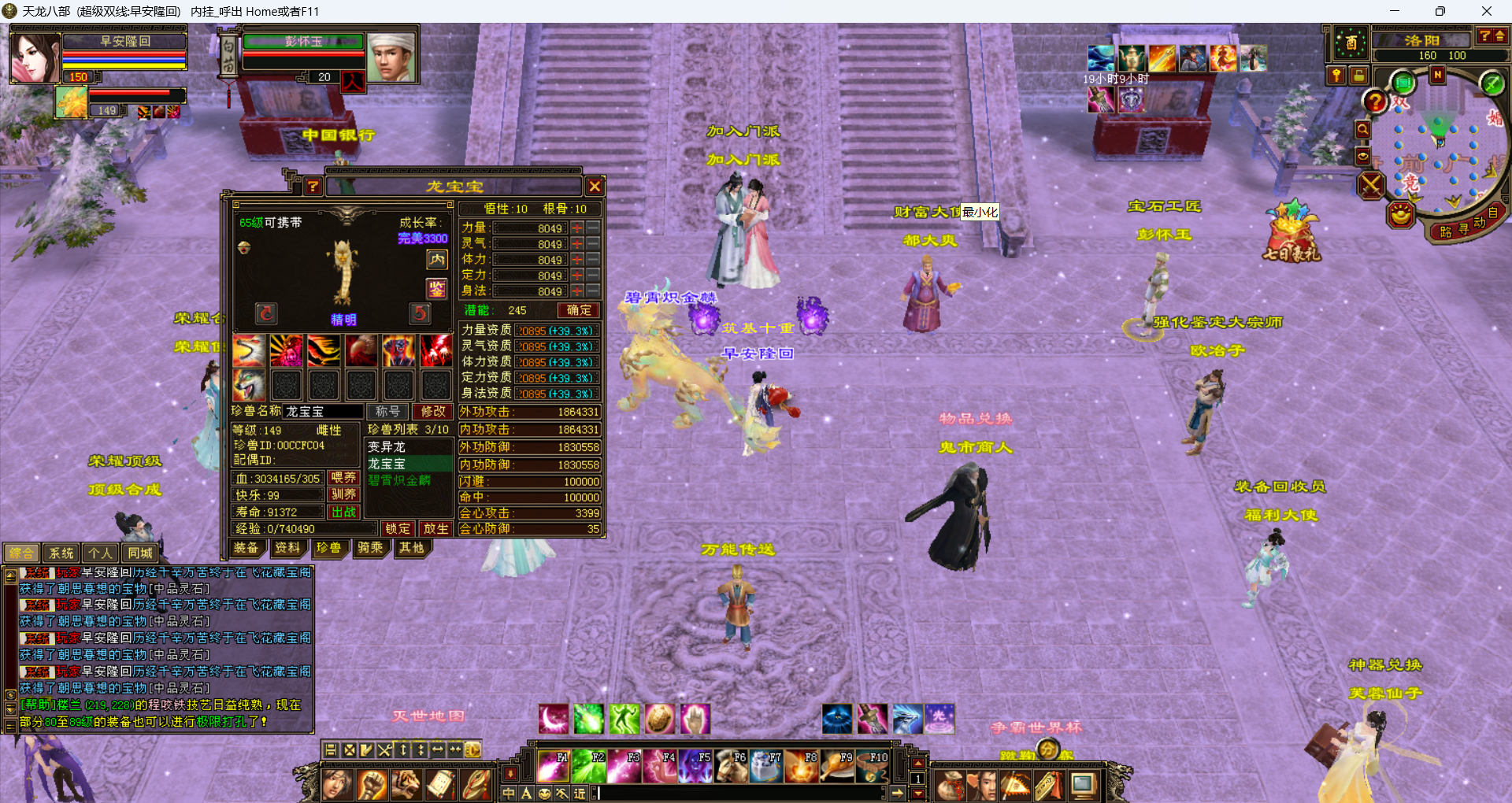Lock the pet with the 锁定 button
Image resolution: width=1512 pixels, height=803 pixels.
point(398,528)
